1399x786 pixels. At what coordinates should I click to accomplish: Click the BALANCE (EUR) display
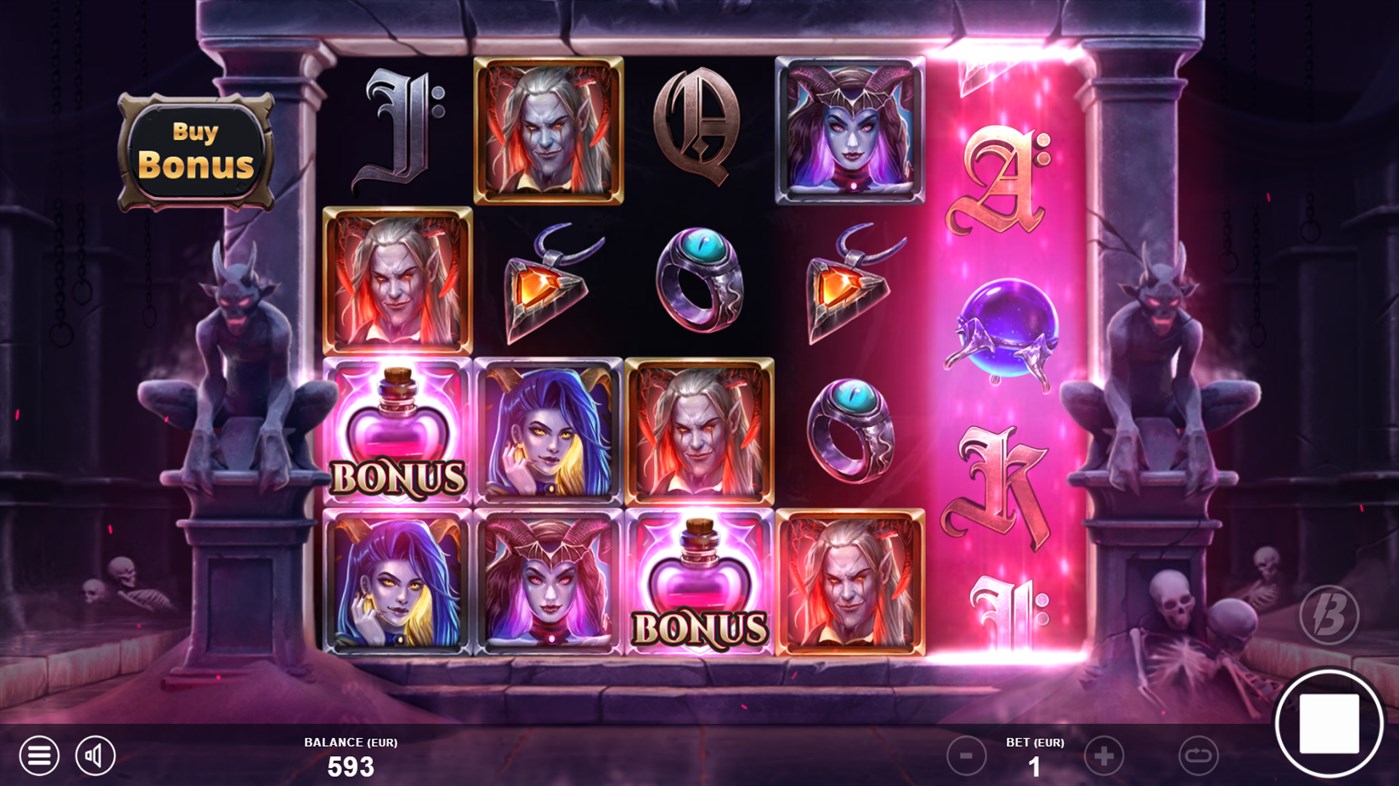pos(351,757)
